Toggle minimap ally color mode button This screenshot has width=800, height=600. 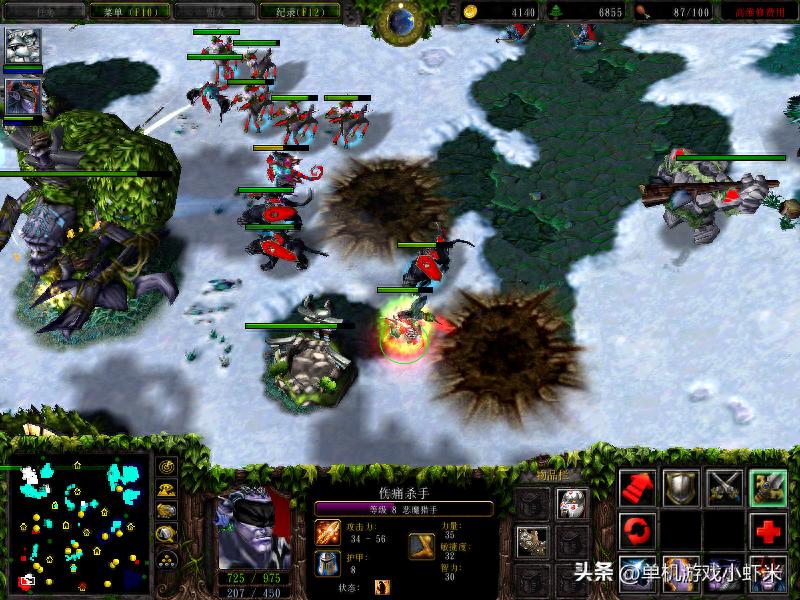tap(167, 512)
